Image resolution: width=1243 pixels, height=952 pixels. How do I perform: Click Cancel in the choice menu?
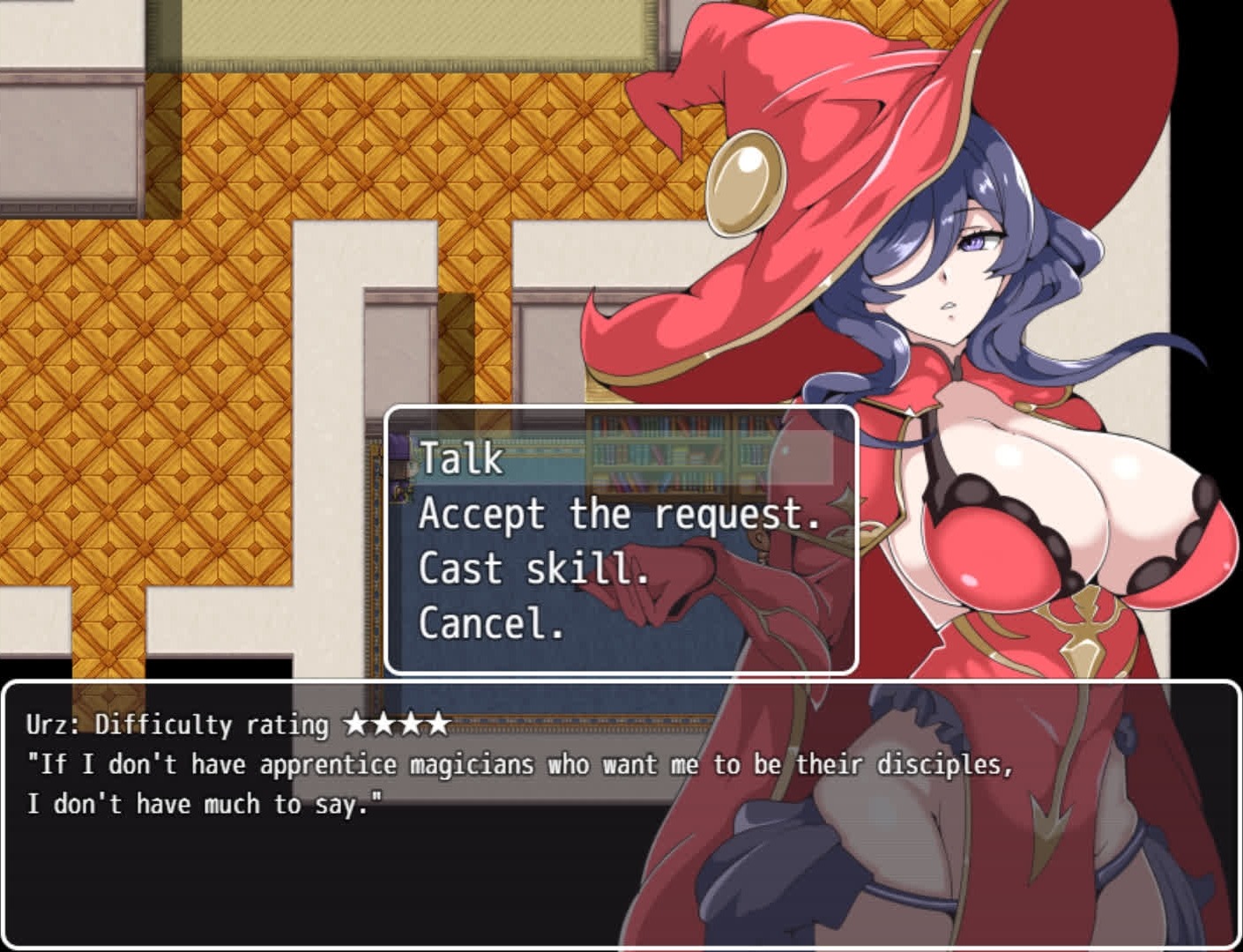[490, 623]
